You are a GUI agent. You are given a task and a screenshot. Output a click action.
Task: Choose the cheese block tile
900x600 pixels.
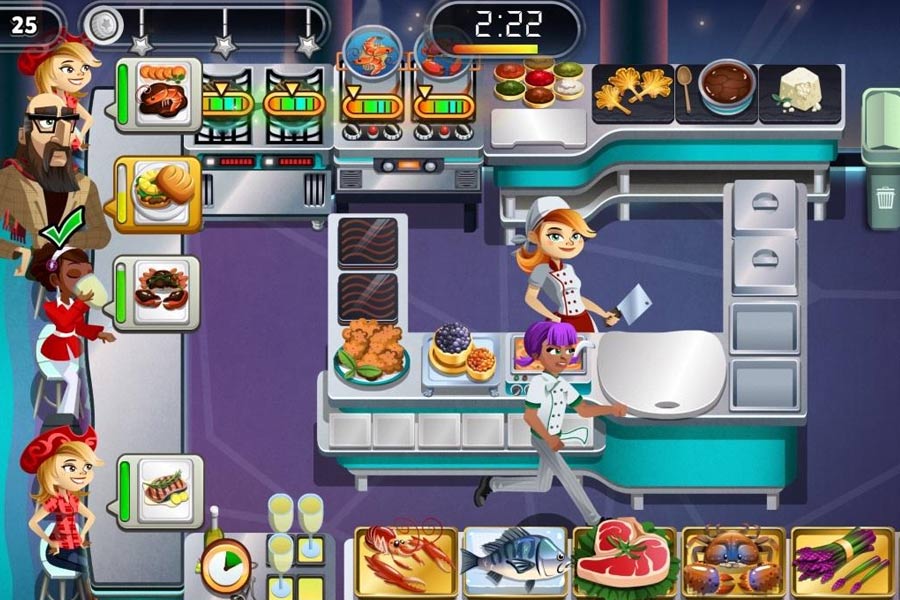pyautogui.click(x=800, y=93)
